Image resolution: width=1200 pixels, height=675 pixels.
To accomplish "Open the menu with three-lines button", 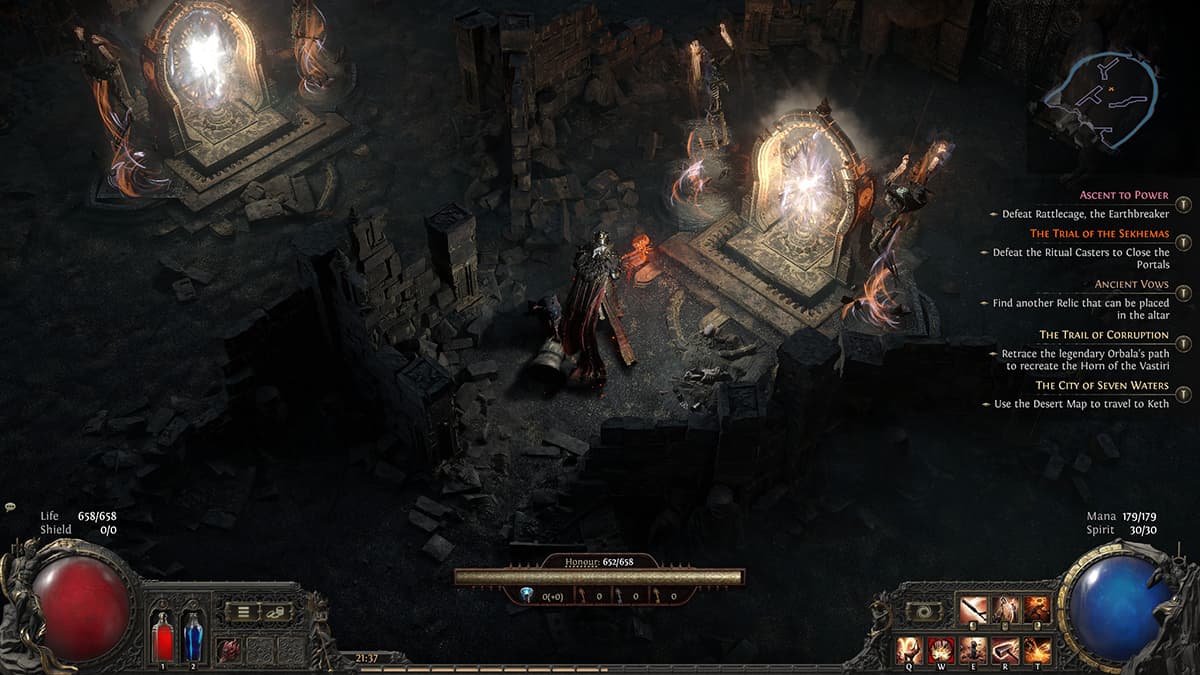I will pos(242,611).
